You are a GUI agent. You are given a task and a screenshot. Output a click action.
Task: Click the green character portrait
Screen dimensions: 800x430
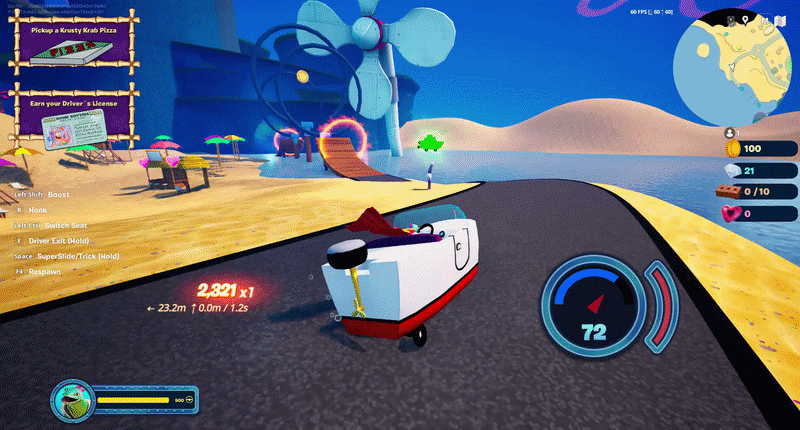[72, 399]
